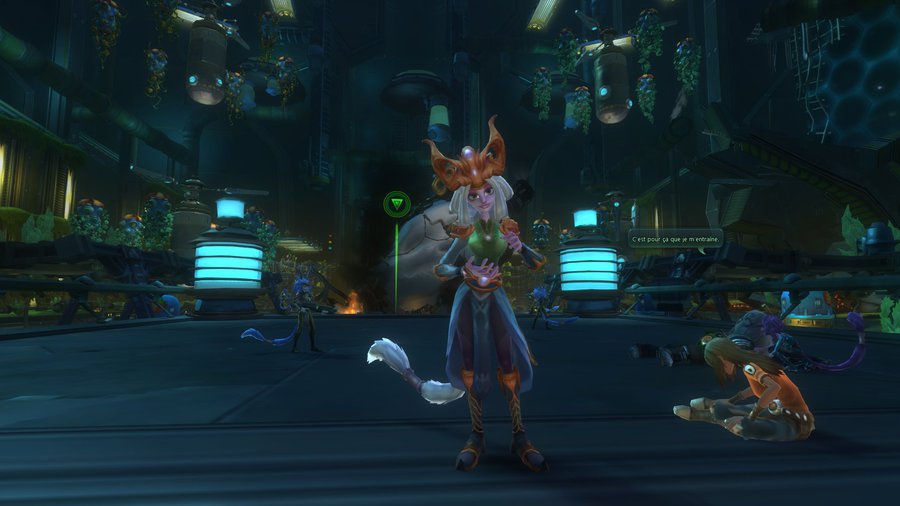Click the green triangle quest marker

(x=397, y=205)
